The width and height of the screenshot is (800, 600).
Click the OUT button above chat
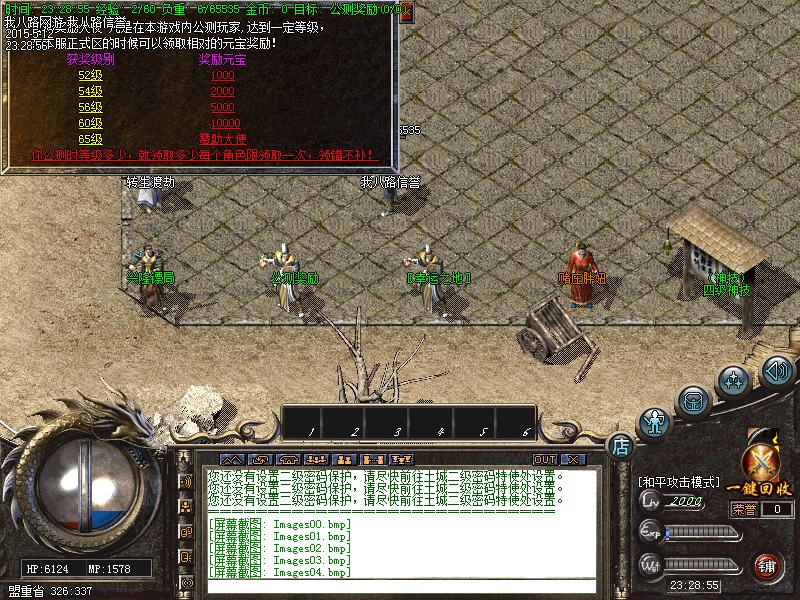click(545, 459)
